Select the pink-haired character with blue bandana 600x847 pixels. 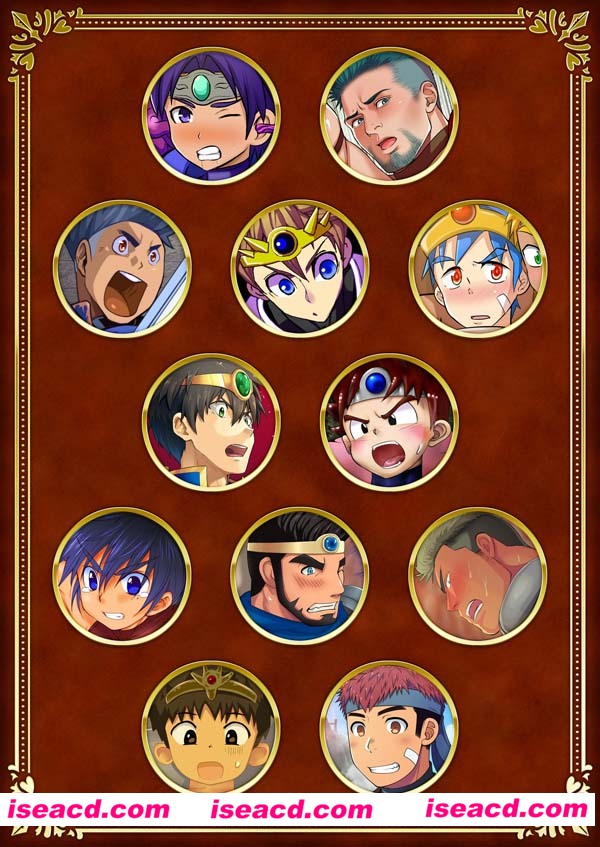[389, 726]
